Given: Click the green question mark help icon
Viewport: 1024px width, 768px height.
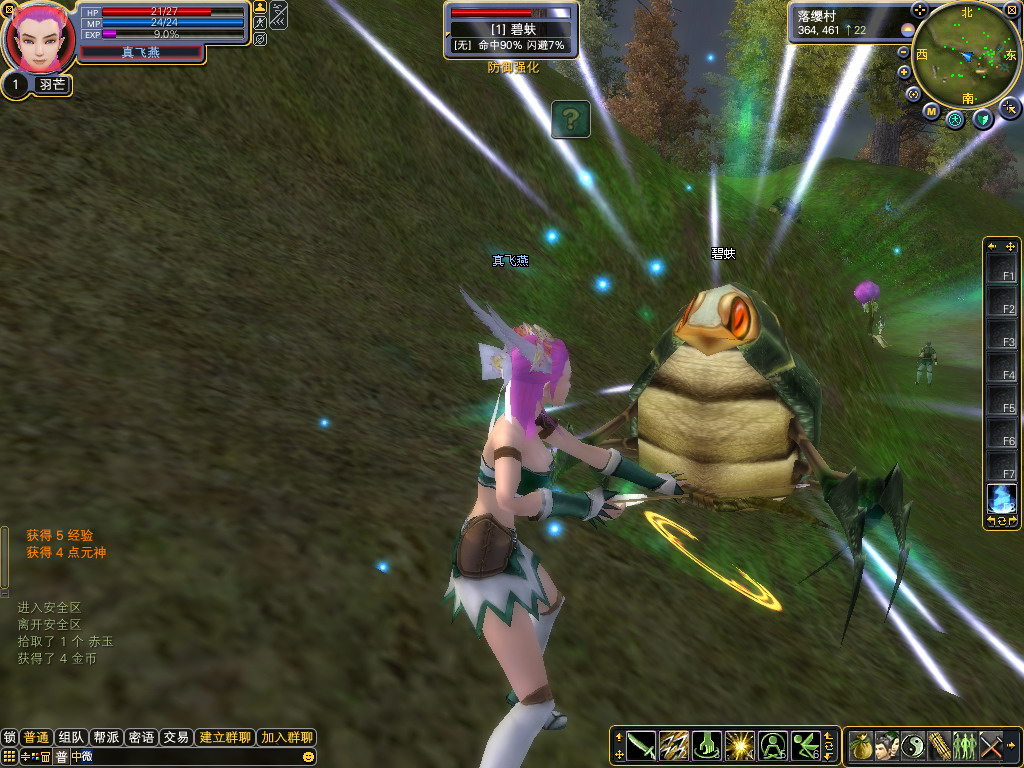Looking at the screenshot, I should click(x=570, y=120).
